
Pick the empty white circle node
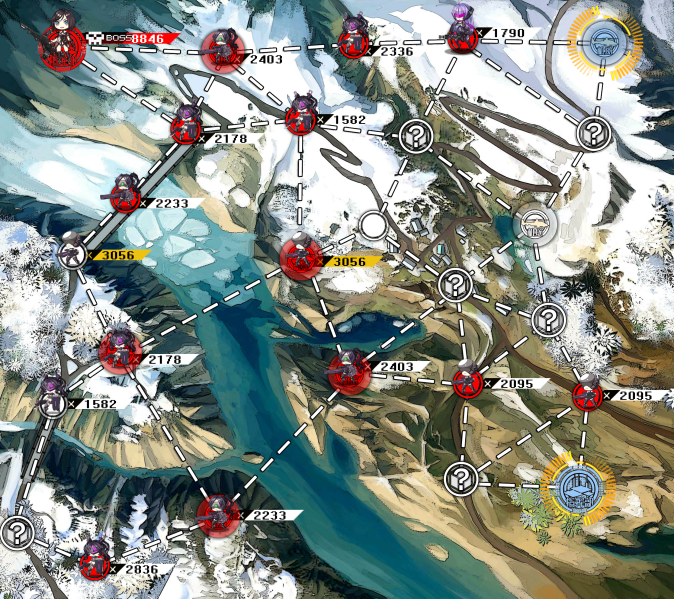pos(374,224)
